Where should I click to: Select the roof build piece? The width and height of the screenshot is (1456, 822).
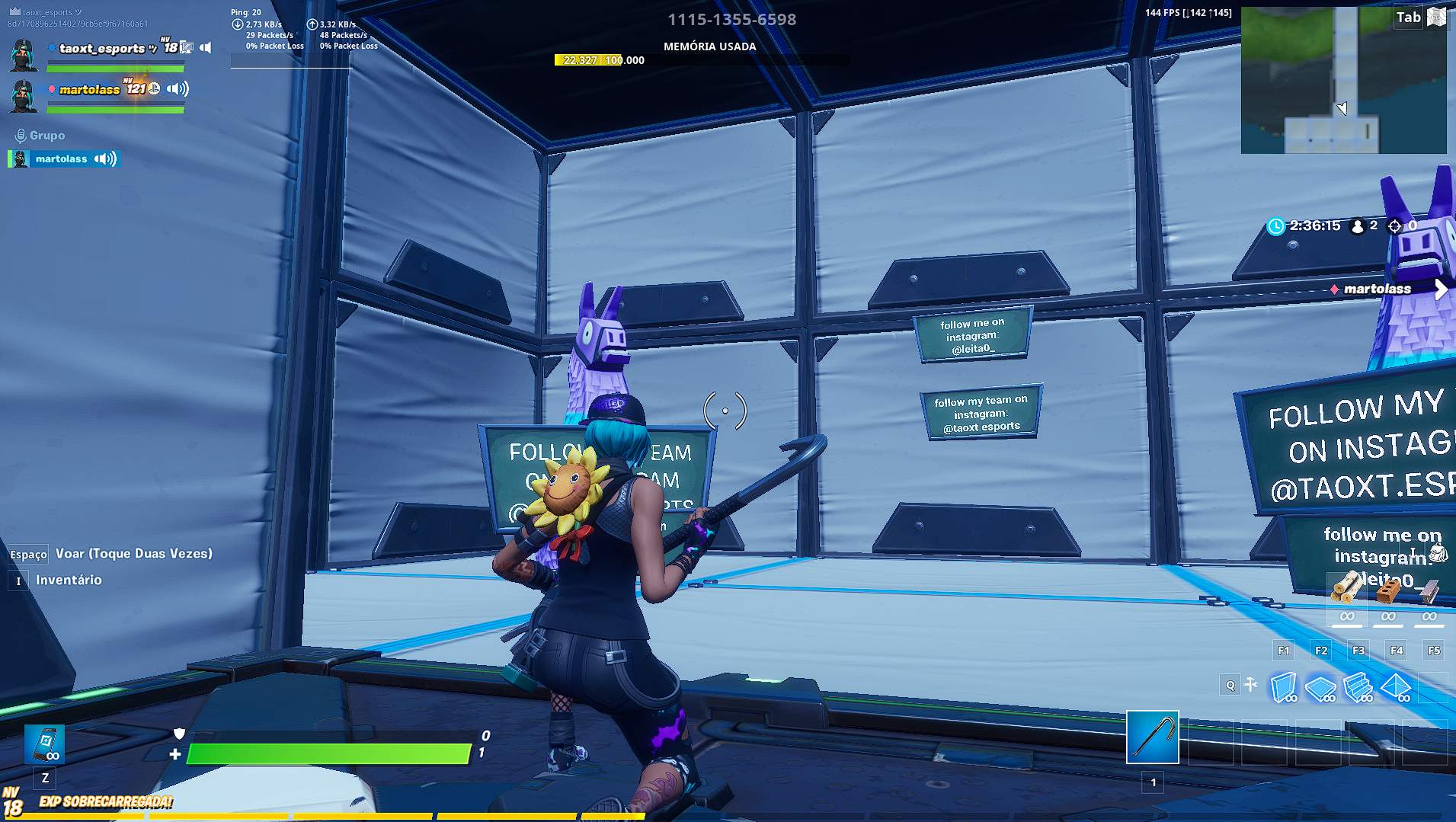tap(1396, 686)
